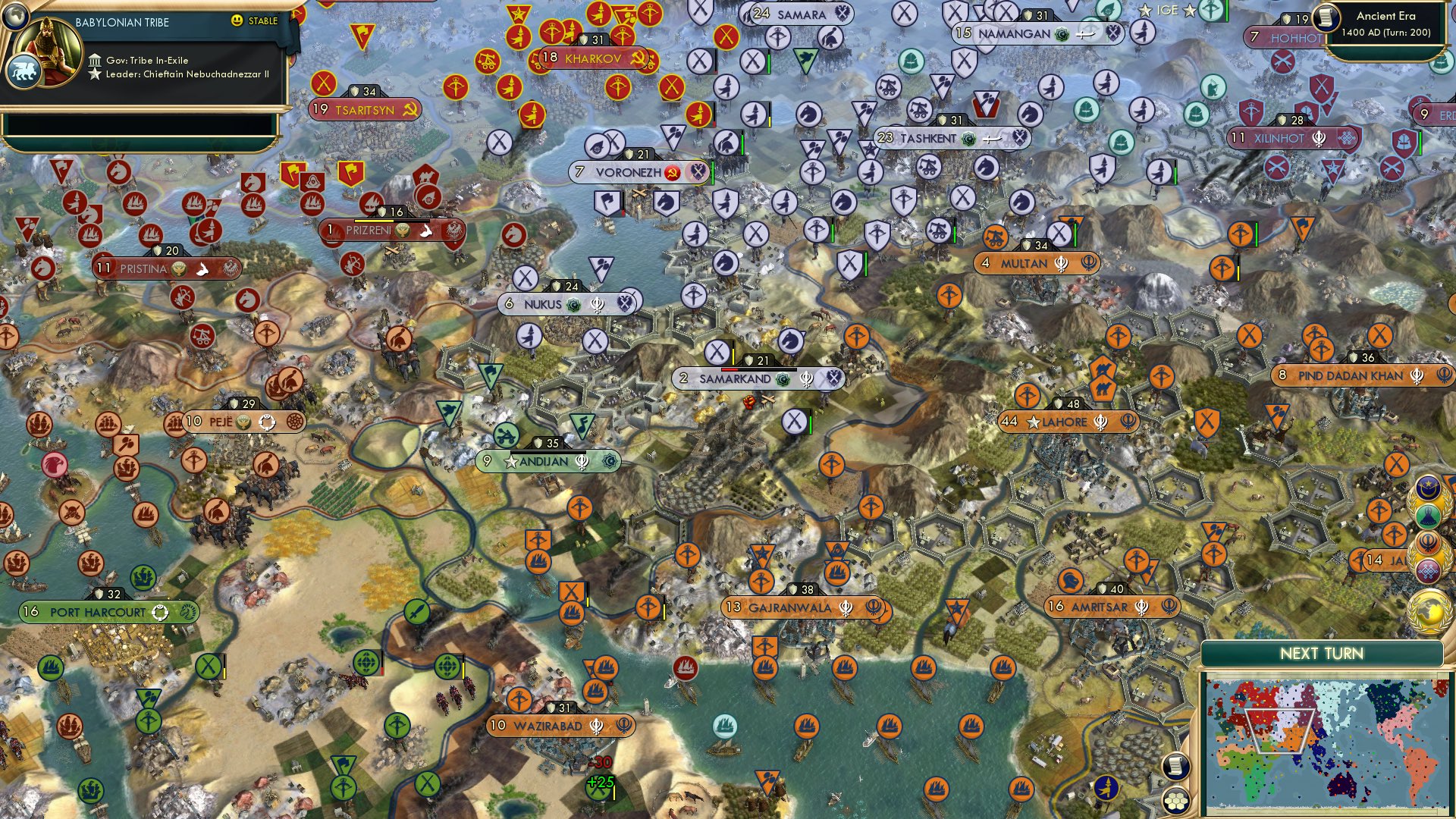
Task: Click the Kharkov city banner
Action: [592, 56]
